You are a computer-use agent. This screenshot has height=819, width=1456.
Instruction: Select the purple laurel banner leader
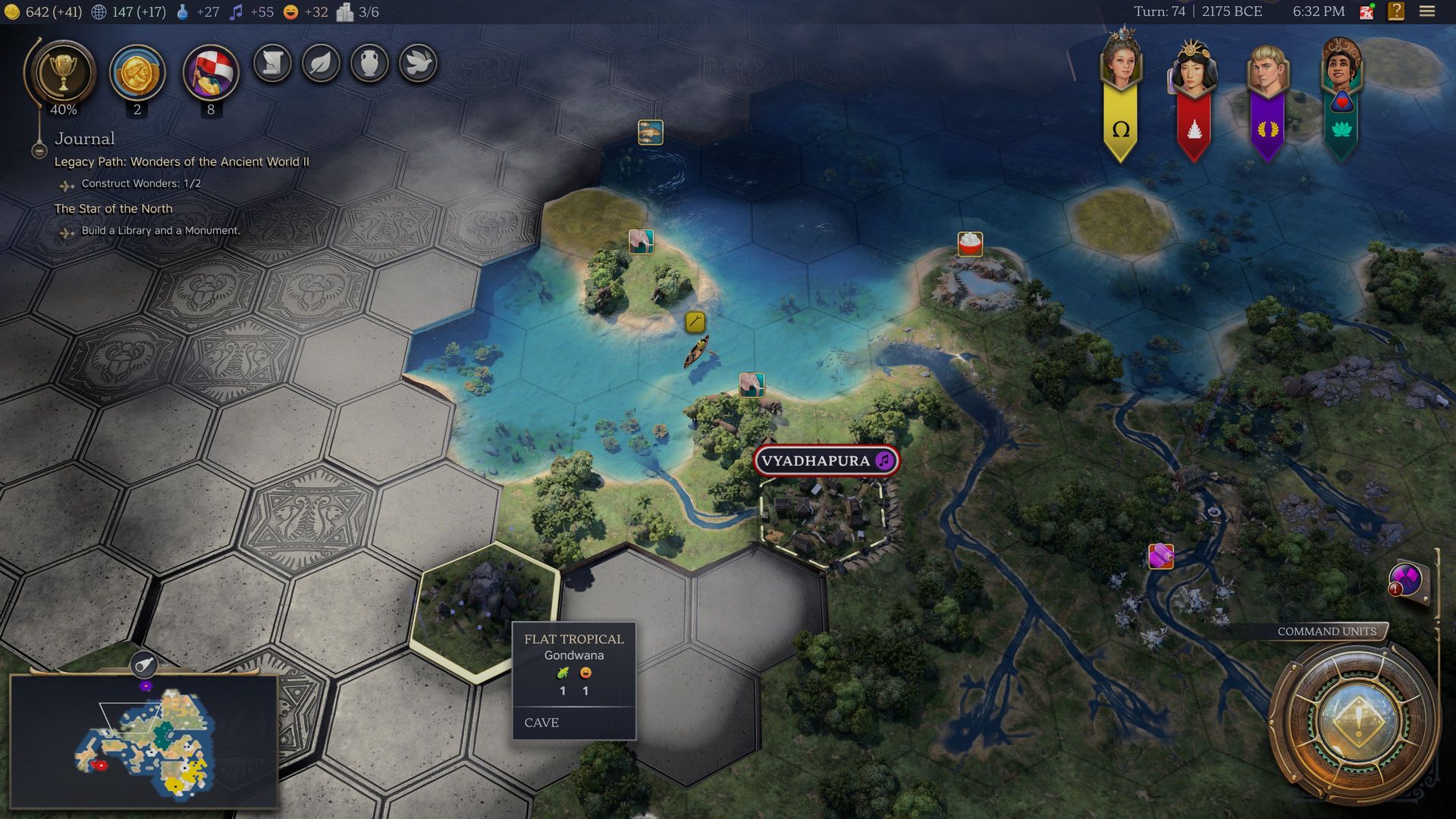(x=1267, y=95)
